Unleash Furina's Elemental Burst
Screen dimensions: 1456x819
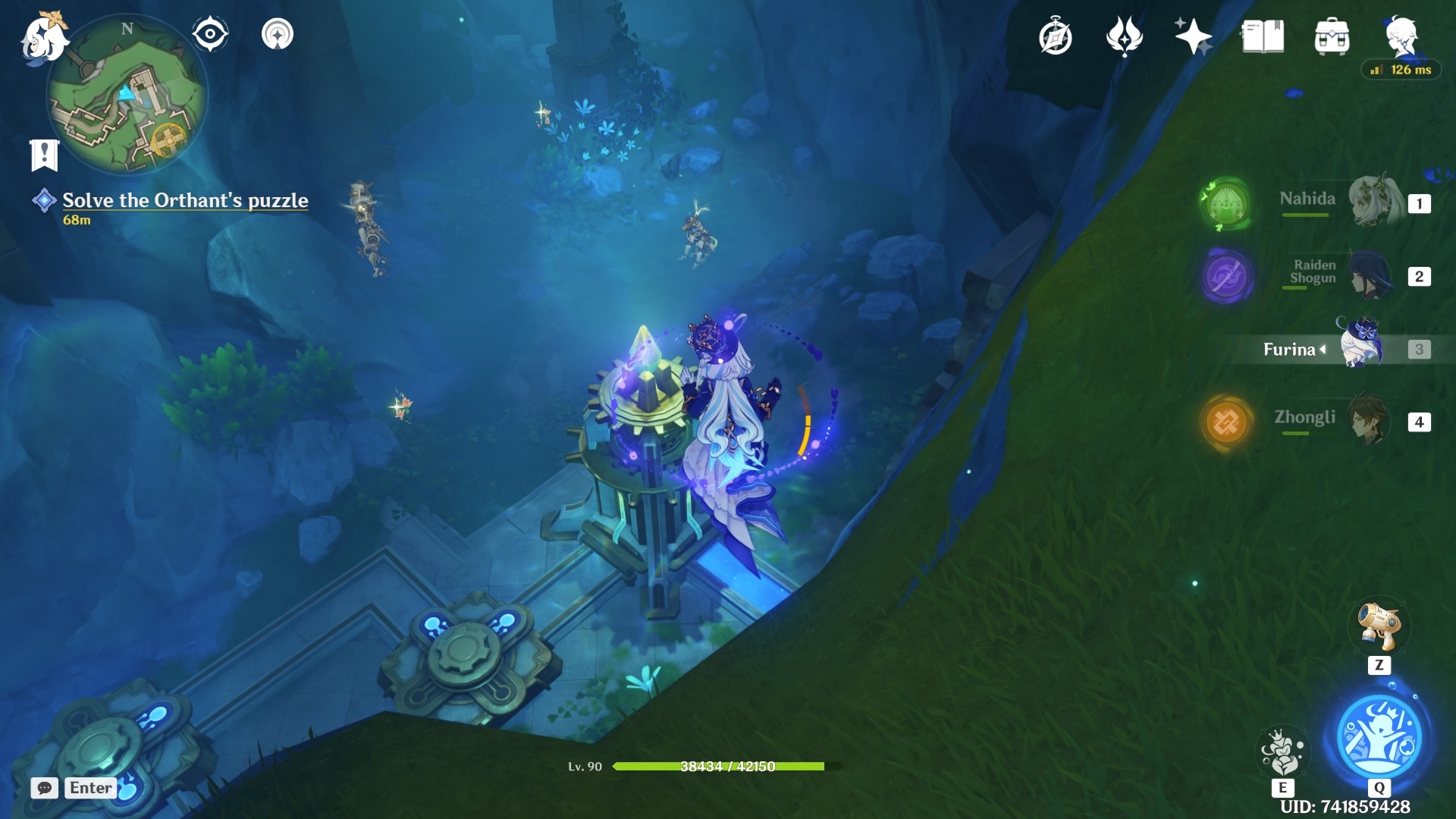(1379, 737)
